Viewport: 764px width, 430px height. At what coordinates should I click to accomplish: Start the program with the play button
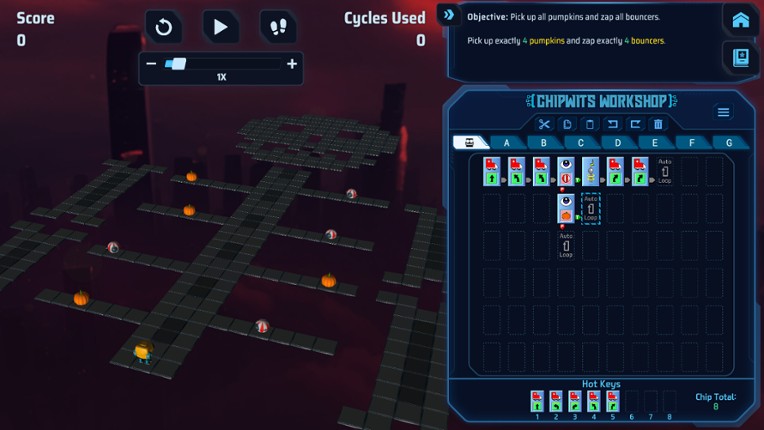coord(220,27)
